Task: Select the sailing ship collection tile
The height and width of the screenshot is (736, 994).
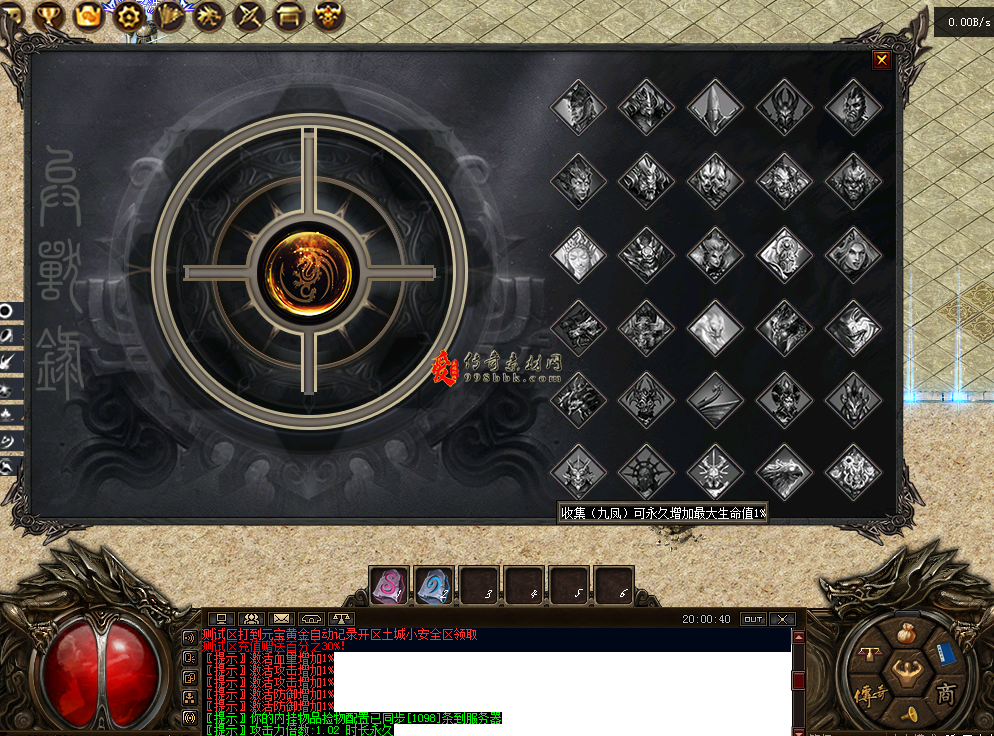Action: [715, 399]
